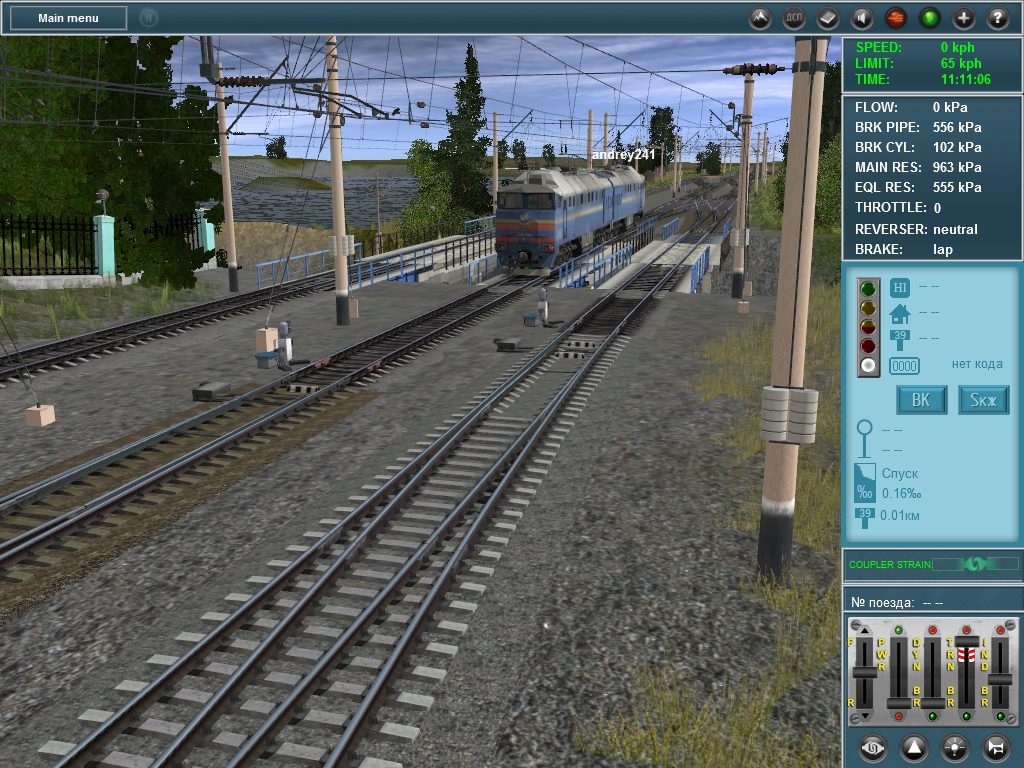Click the plus icon button
Screen dimensions: 1024x768
(x=964, y=18)
